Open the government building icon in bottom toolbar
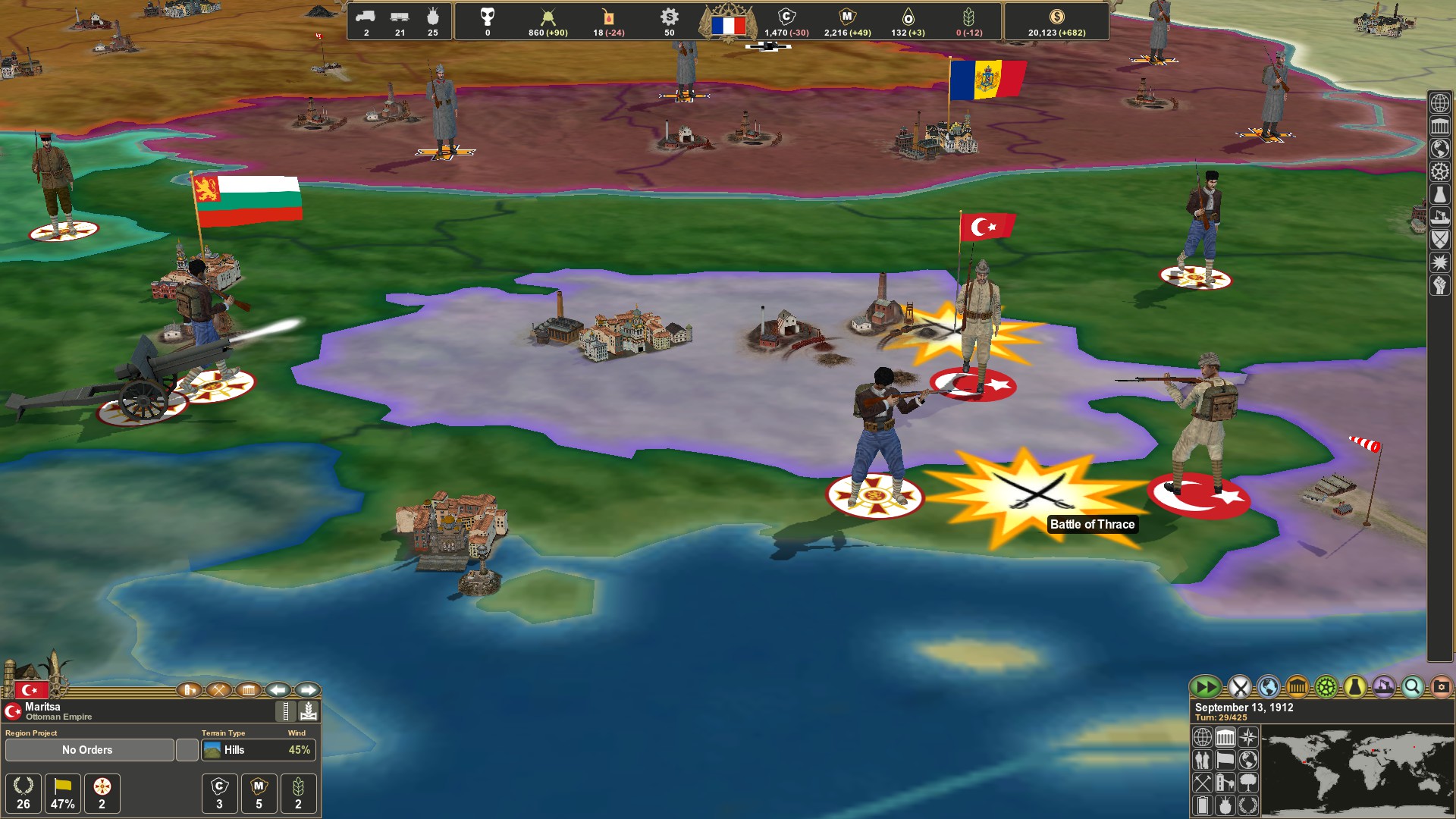The image size is (1456, 819). (1297, 687)
